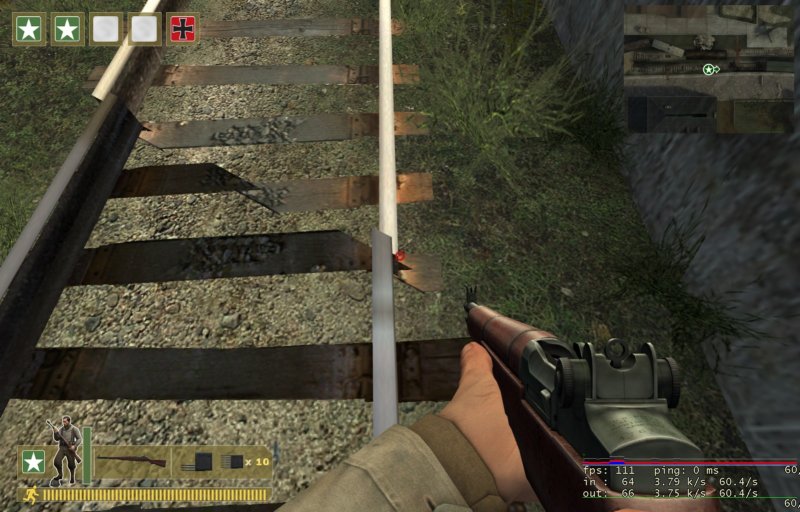This screenshot has width=800, height=512.
Task: Click the player marker on the minimap
Action: (x=709, y=69)
